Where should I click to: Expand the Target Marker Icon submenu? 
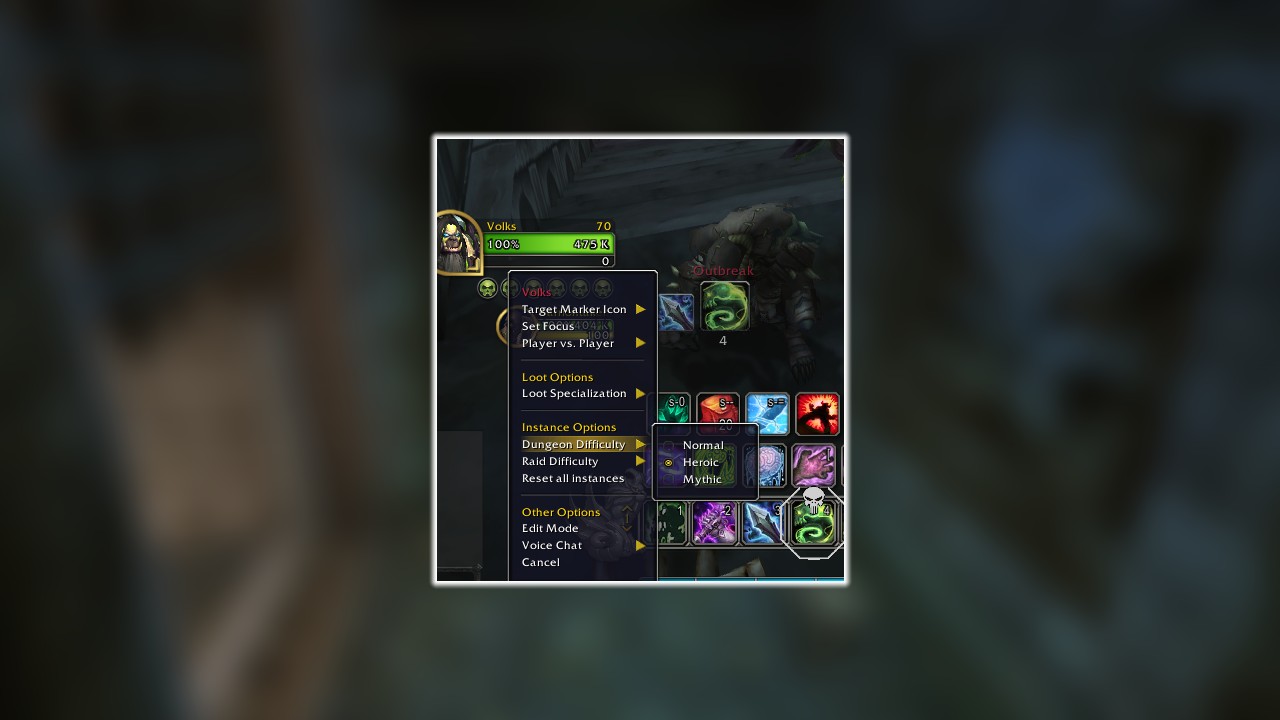coord(574,309)
